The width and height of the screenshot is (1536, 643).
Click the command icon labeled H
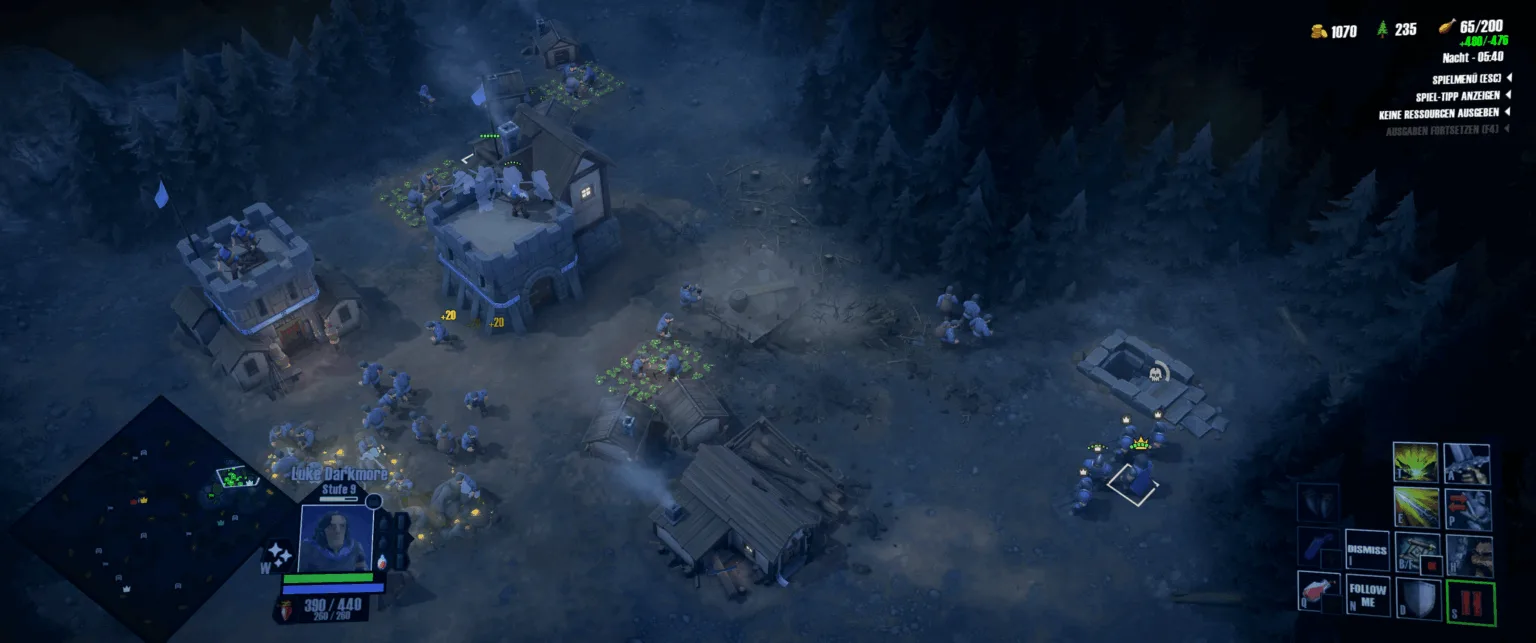1468,555
